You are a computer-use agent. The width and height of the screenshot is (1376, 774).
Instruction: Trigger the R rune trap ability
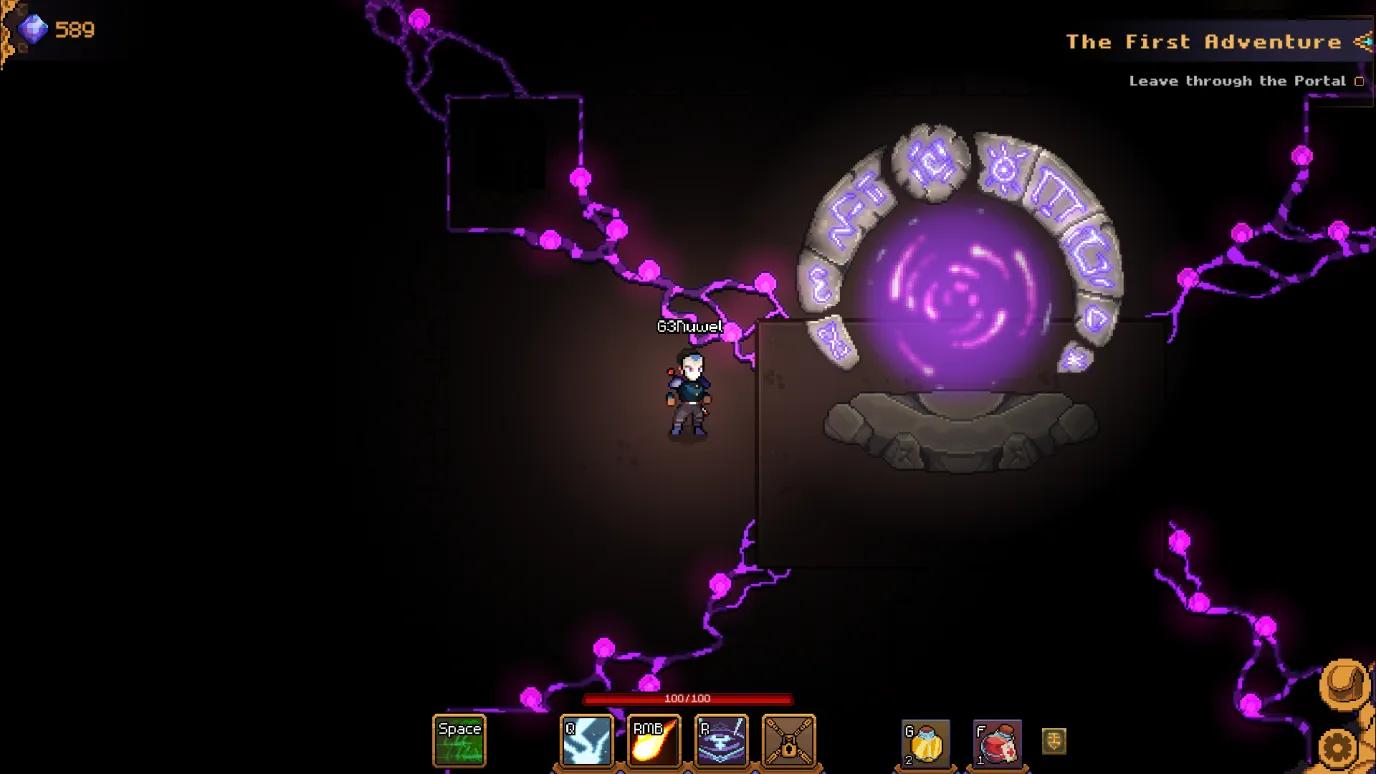click(x=721, y=741)
